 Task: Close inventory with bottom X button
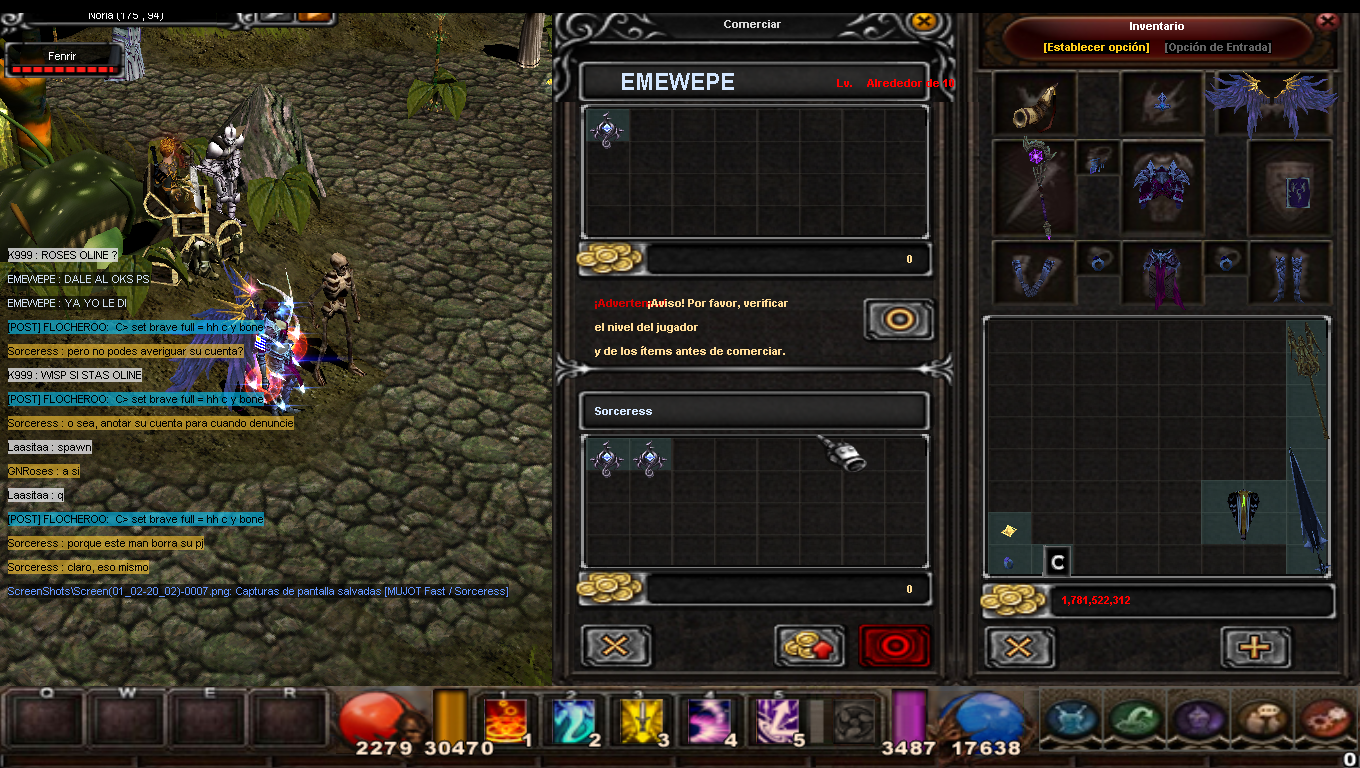coord(1019,647)
